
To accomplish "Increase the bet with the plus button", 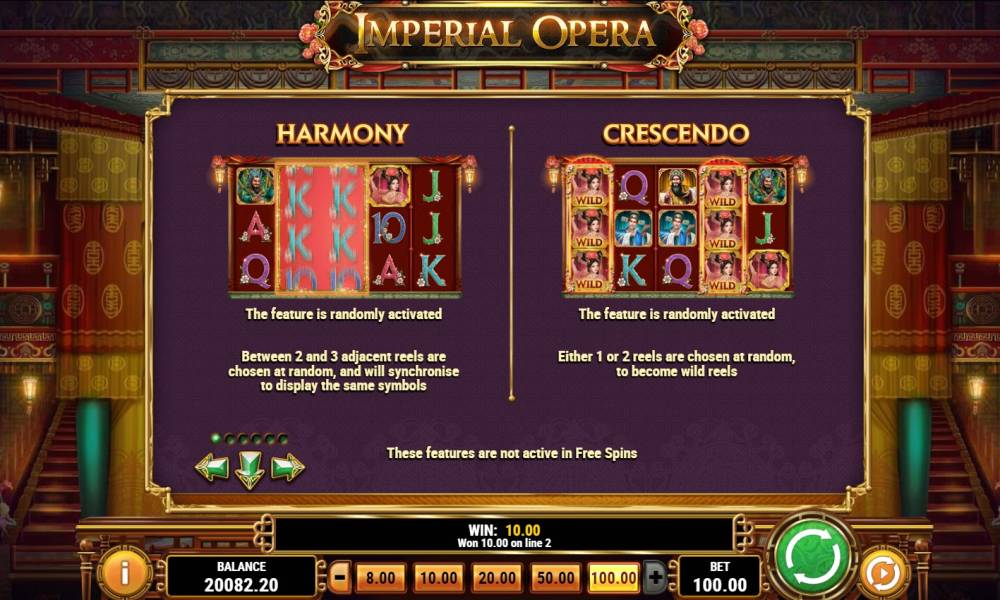I will coord(655,577).
